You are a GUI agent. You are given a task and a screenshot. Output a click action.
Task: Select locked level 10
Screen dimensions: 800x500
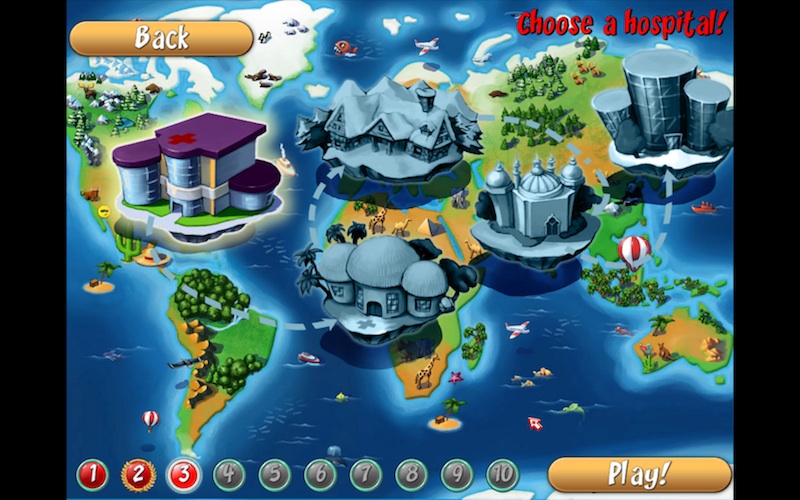point(503,474)
